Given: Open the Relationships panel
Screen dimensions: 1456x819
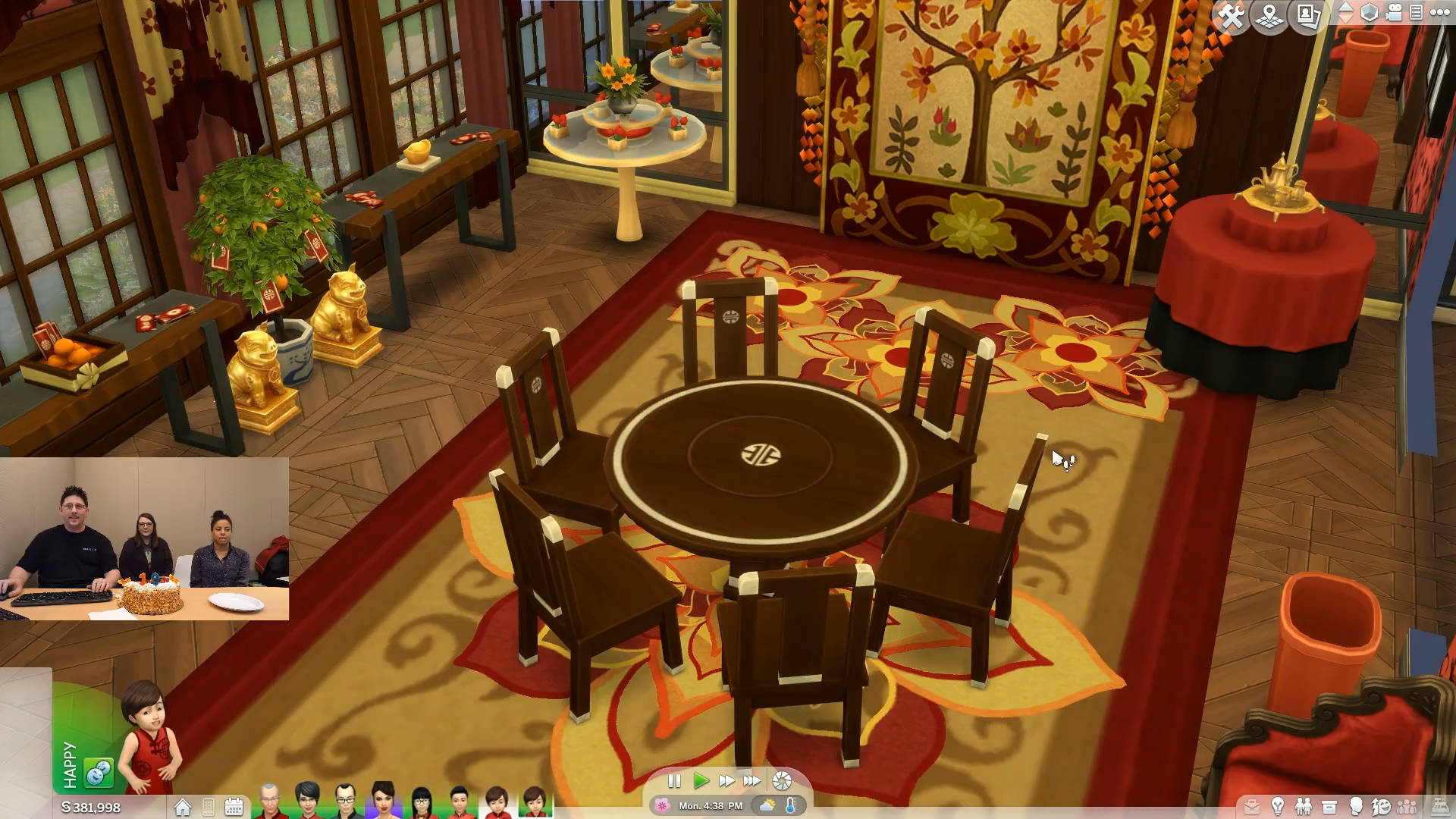Looking at the screenshot, I should 1304,806.
